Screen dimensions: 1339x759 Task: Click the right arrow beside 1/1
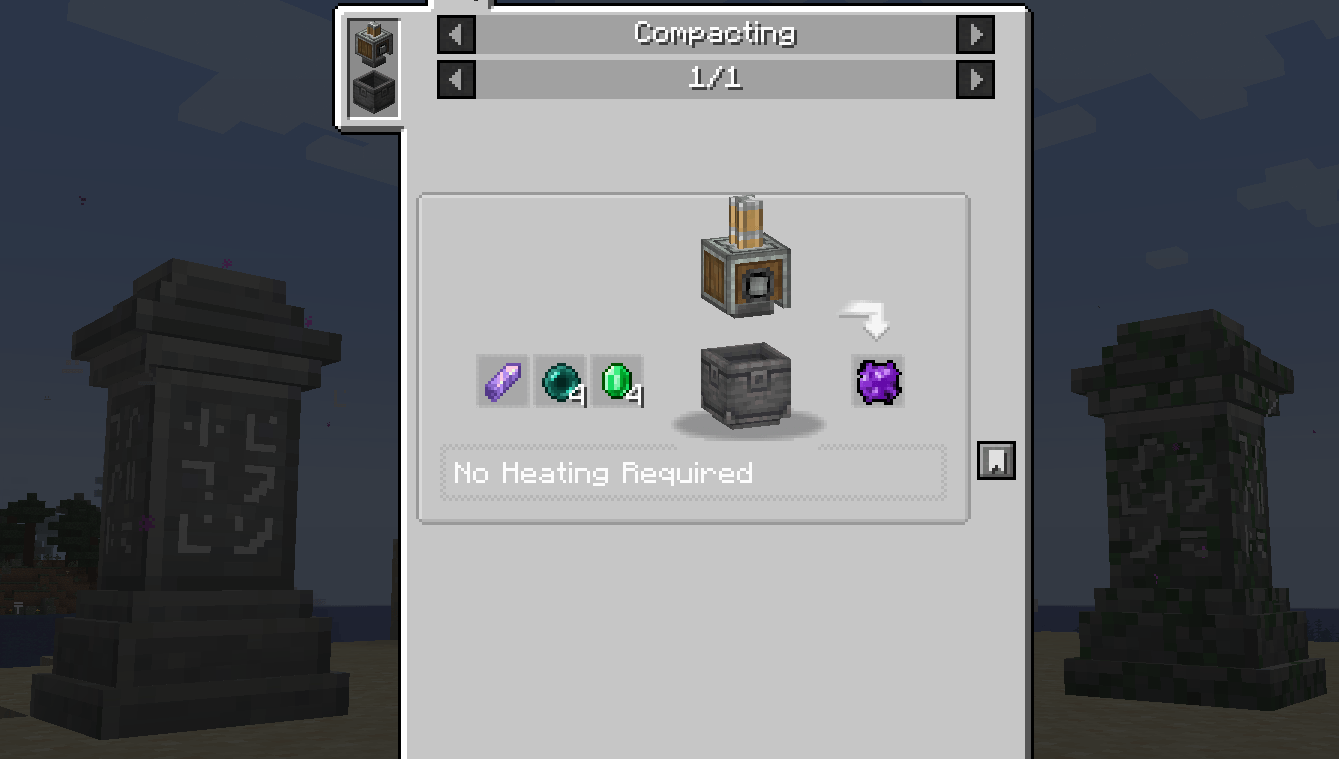[975, 79]
